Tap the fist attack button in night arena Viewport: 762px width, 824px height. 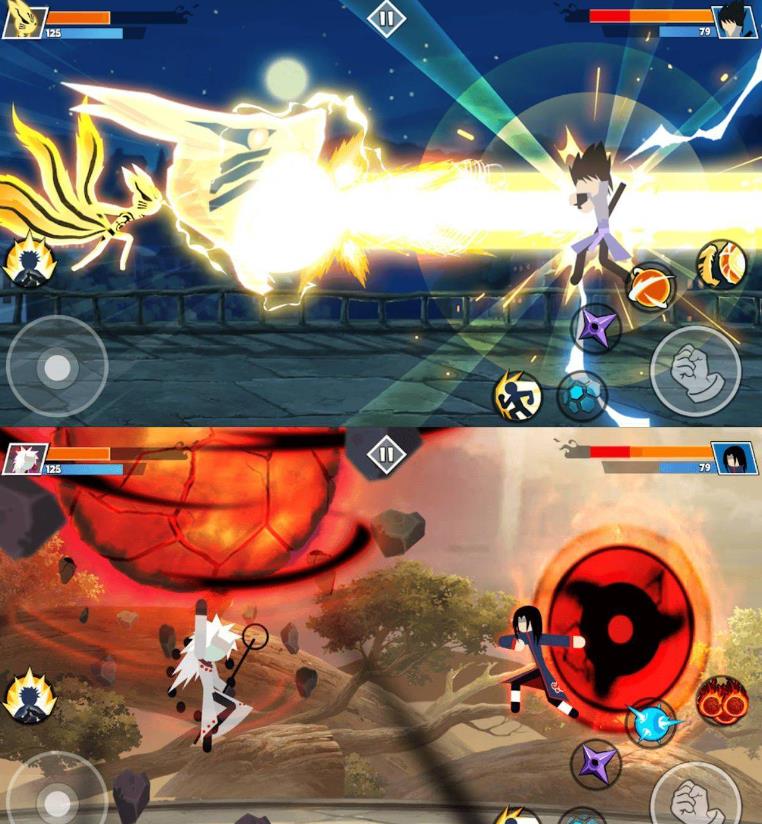(695, 371)
